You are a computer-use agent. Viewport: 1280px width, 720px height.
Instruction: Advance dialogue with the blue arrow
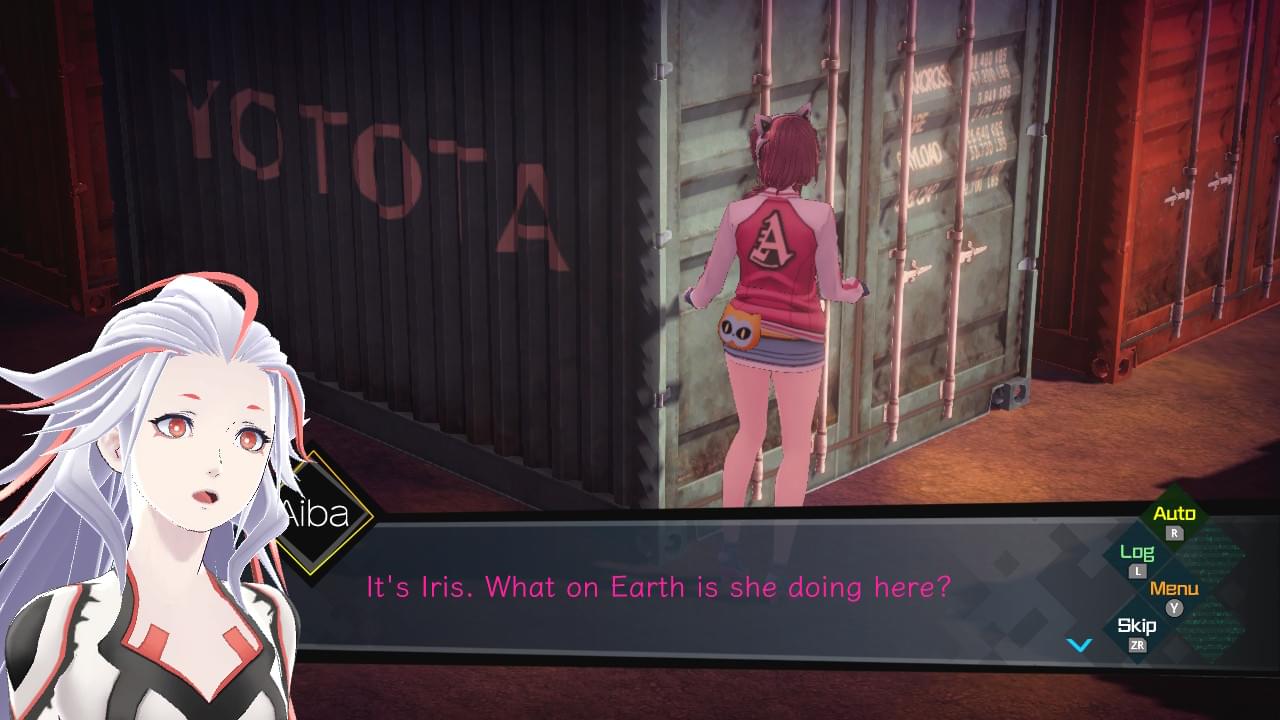[x=1079, y=645]
